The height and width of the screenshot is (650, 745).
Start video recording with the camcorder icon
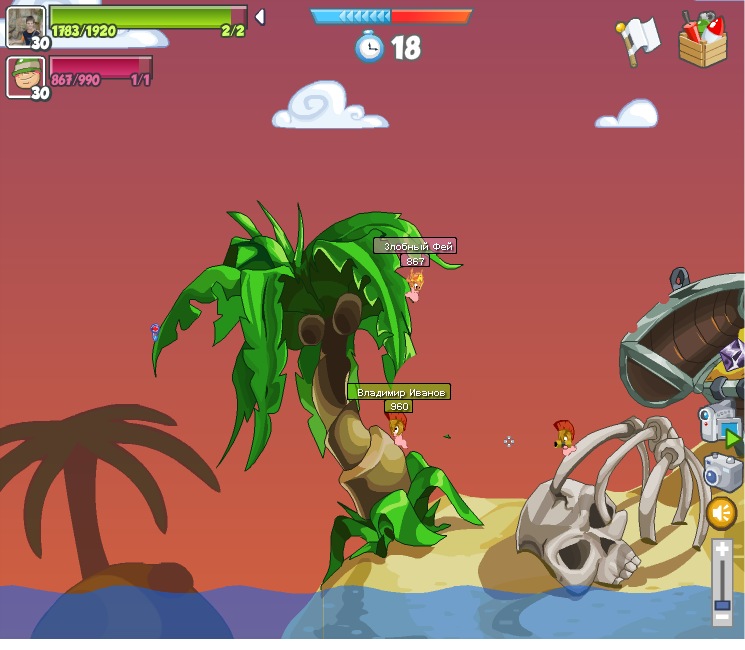717,424
